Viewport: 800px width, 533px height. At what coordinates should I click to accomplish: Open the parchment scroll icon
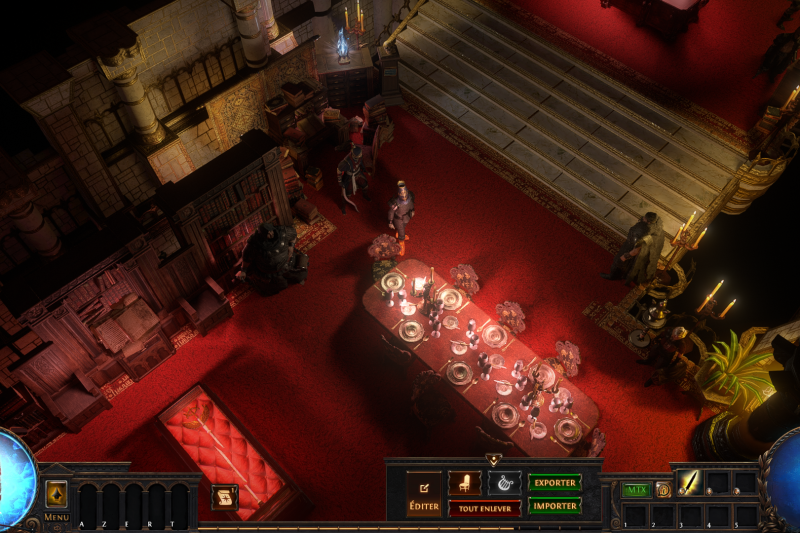click(224, 497)
